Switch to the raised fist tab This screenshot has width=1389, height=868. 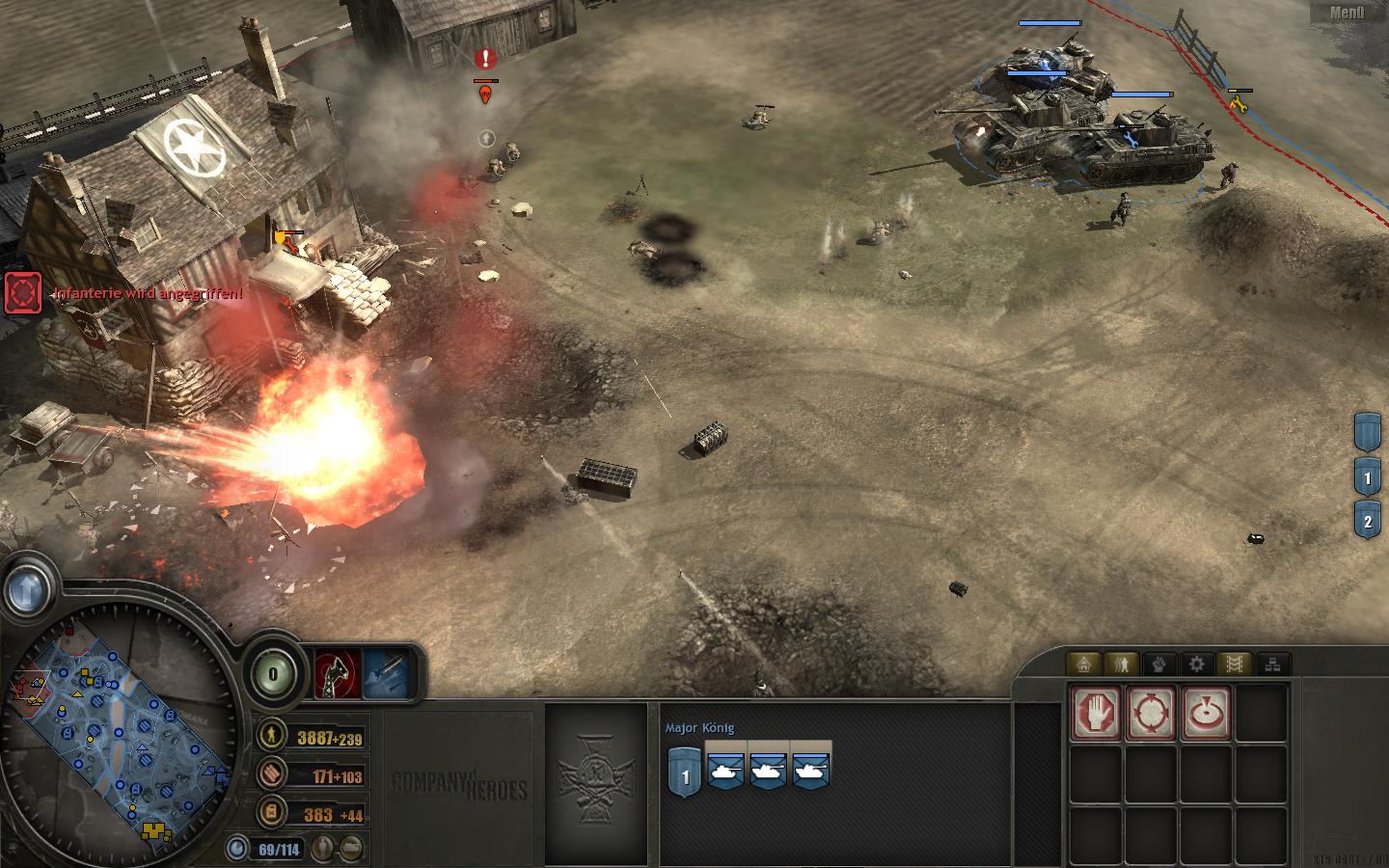point(1159,664)
